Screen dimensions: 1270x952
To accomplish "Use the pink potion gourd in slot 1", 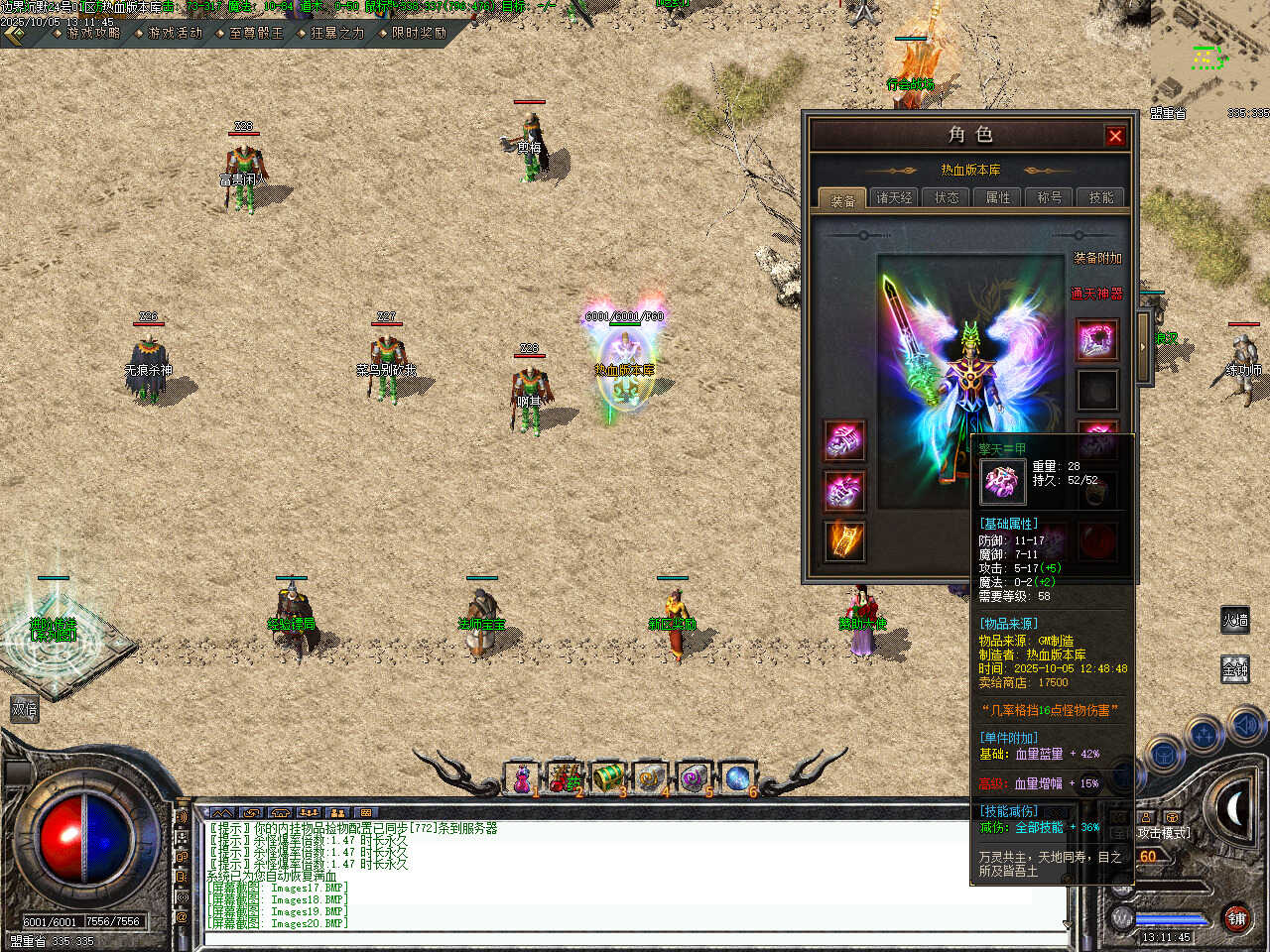I will click(x=522, y=778).
